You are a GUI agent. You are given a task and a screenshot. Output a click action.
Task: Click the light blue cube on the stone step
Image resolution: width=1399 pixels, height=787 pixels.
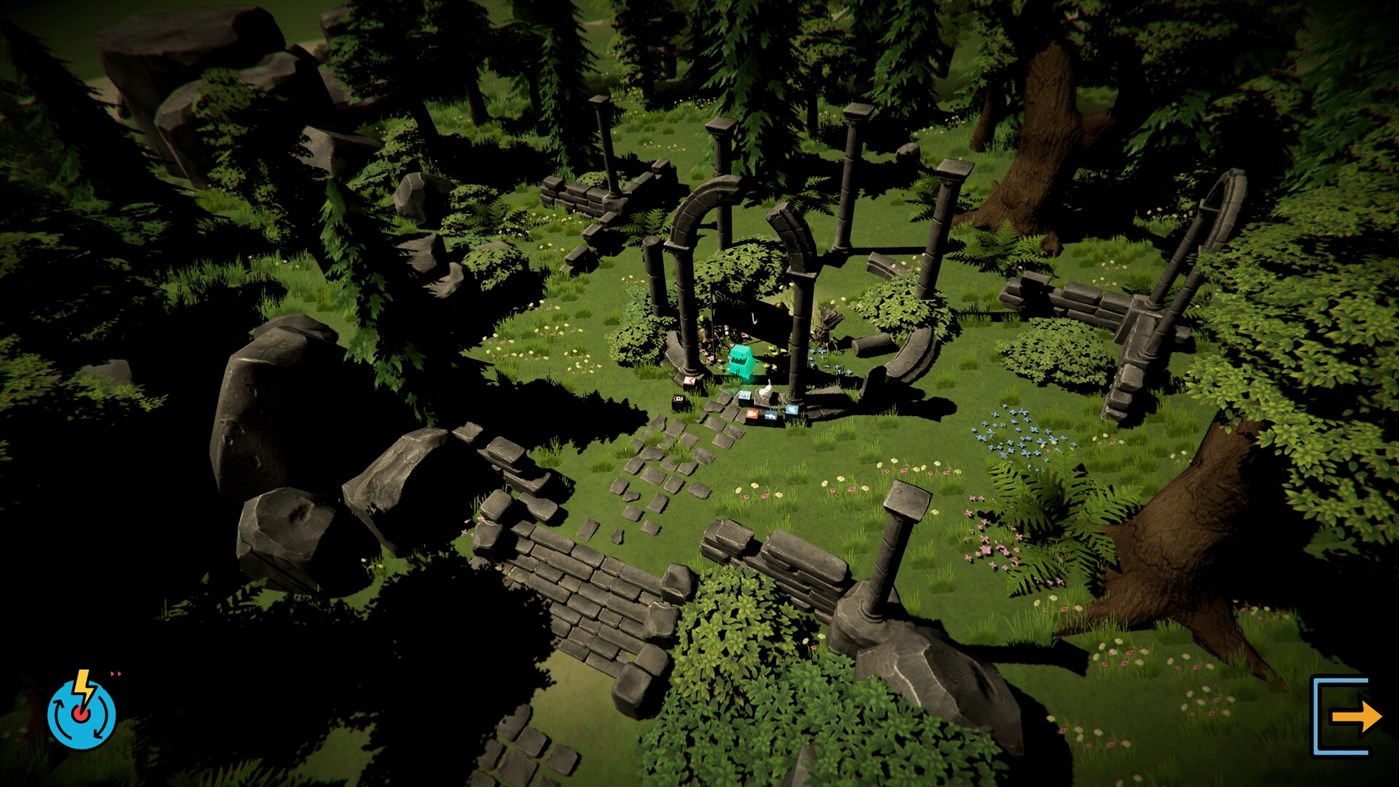coord(745,395)
